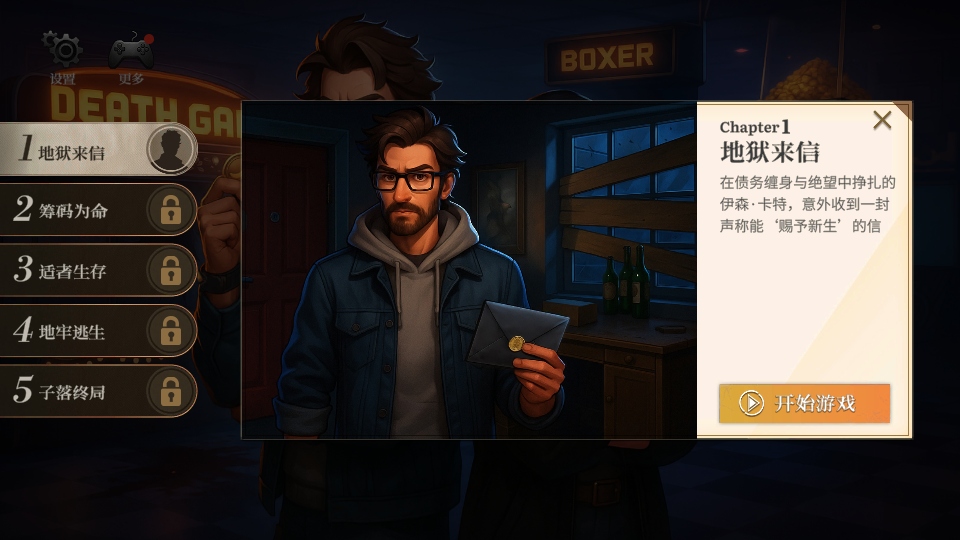Close the Chapter 1 detail panel

[x=881, y=121]
